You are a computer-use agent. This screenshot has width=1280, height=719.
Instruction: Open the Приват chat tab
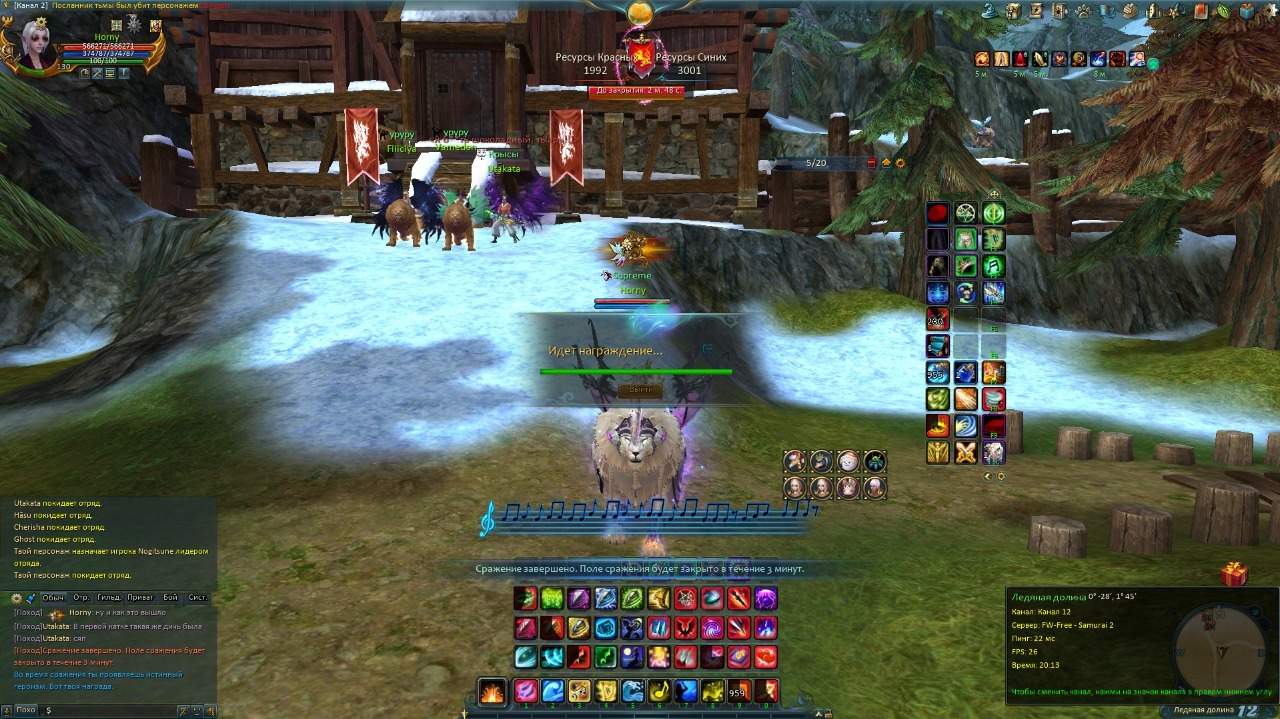(140, 597)
